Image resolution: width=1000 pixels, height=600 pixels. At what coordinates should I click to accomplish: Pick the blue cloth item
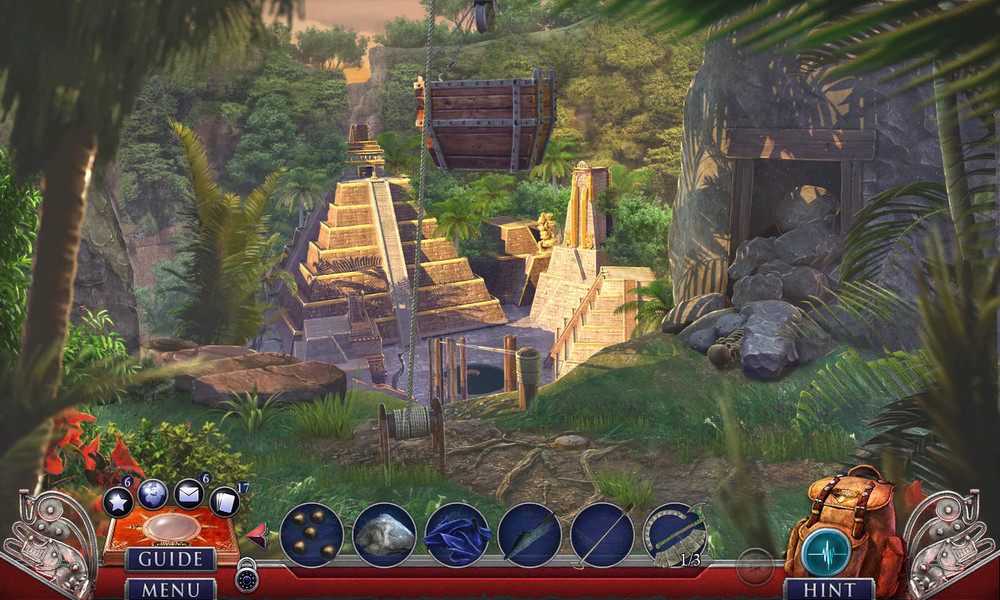coord(457,535)
